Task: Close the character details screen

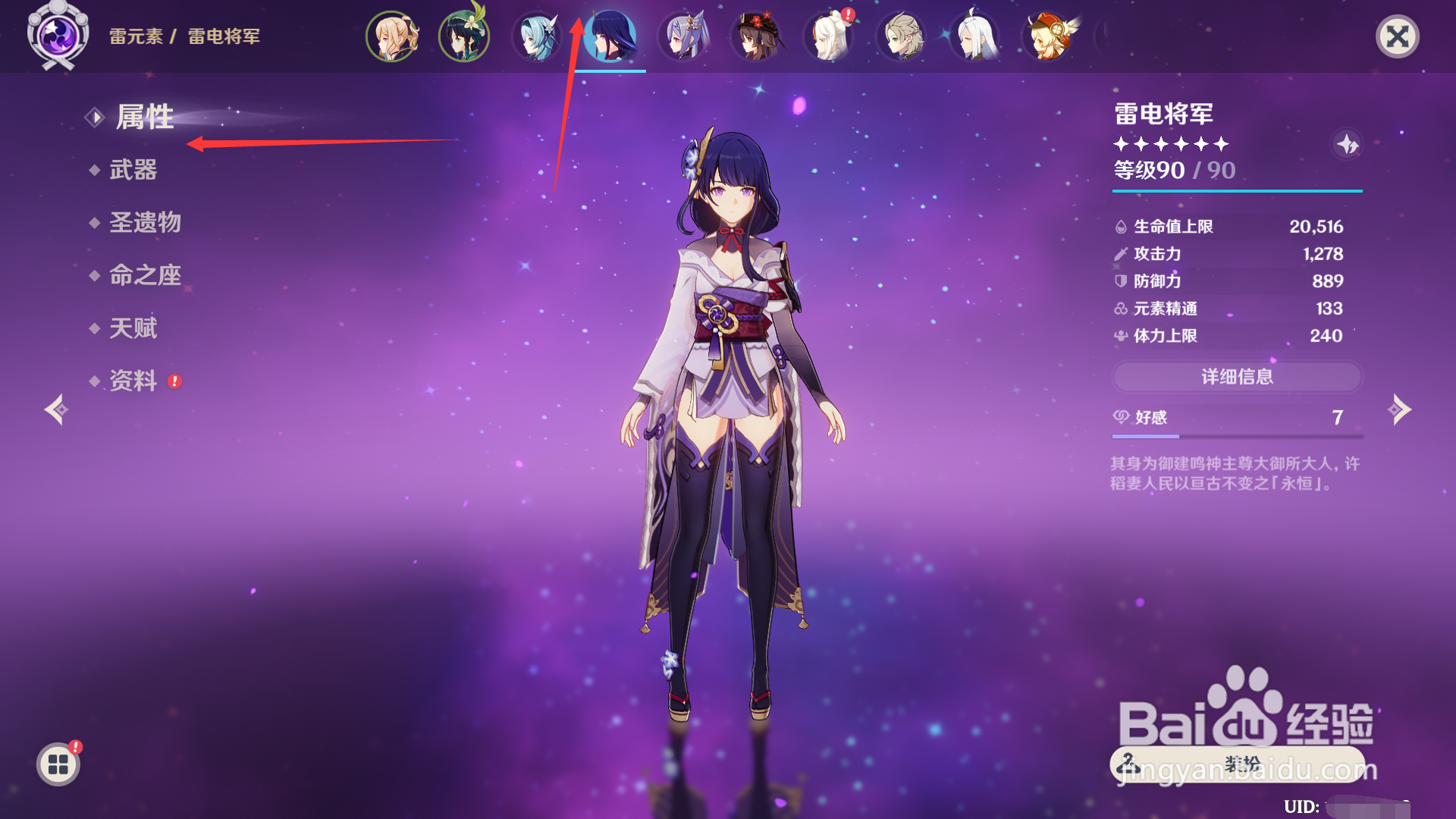Action: 1399,36
